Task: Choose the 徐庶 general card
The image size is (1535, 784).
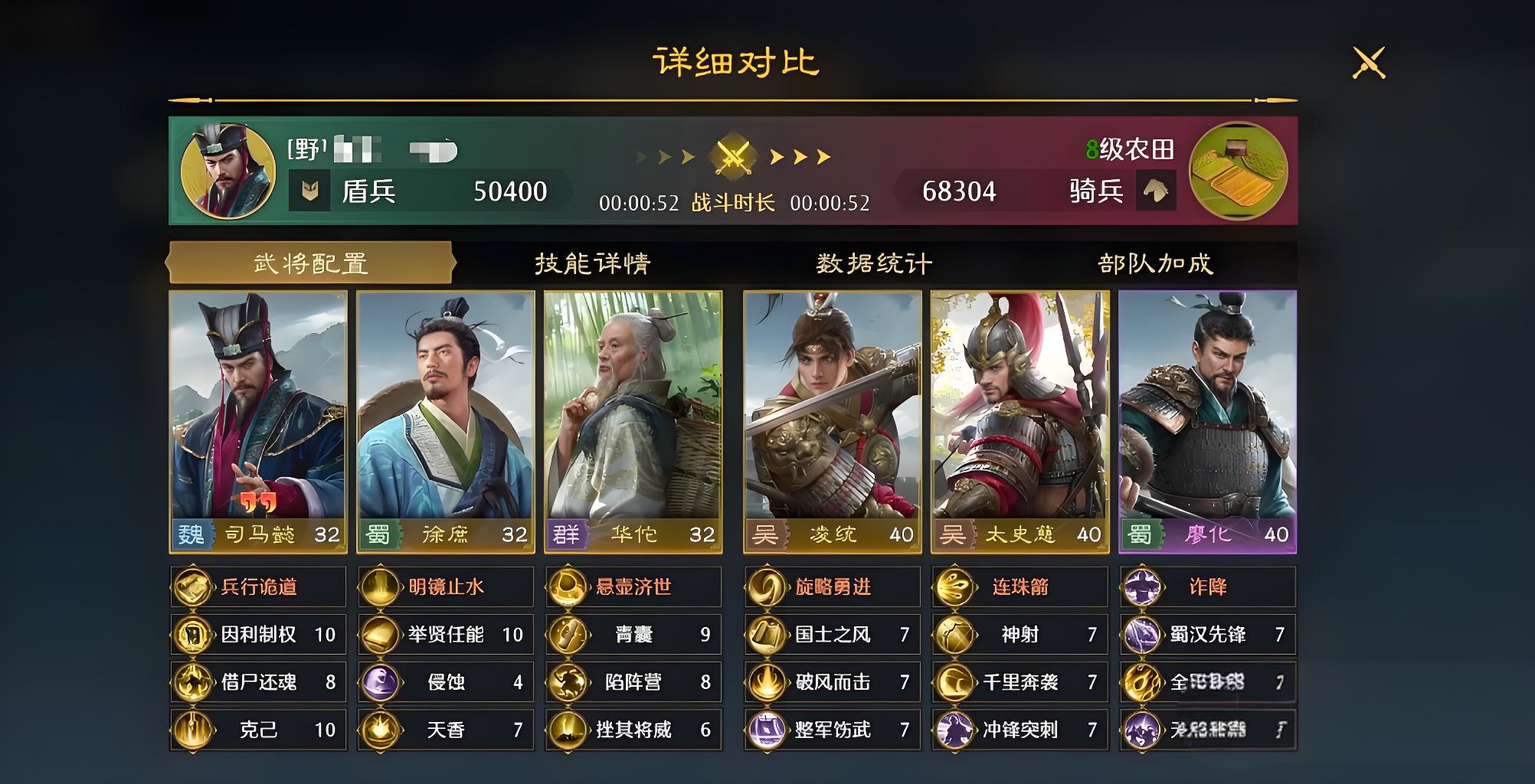Action: [x=446, y=421]
